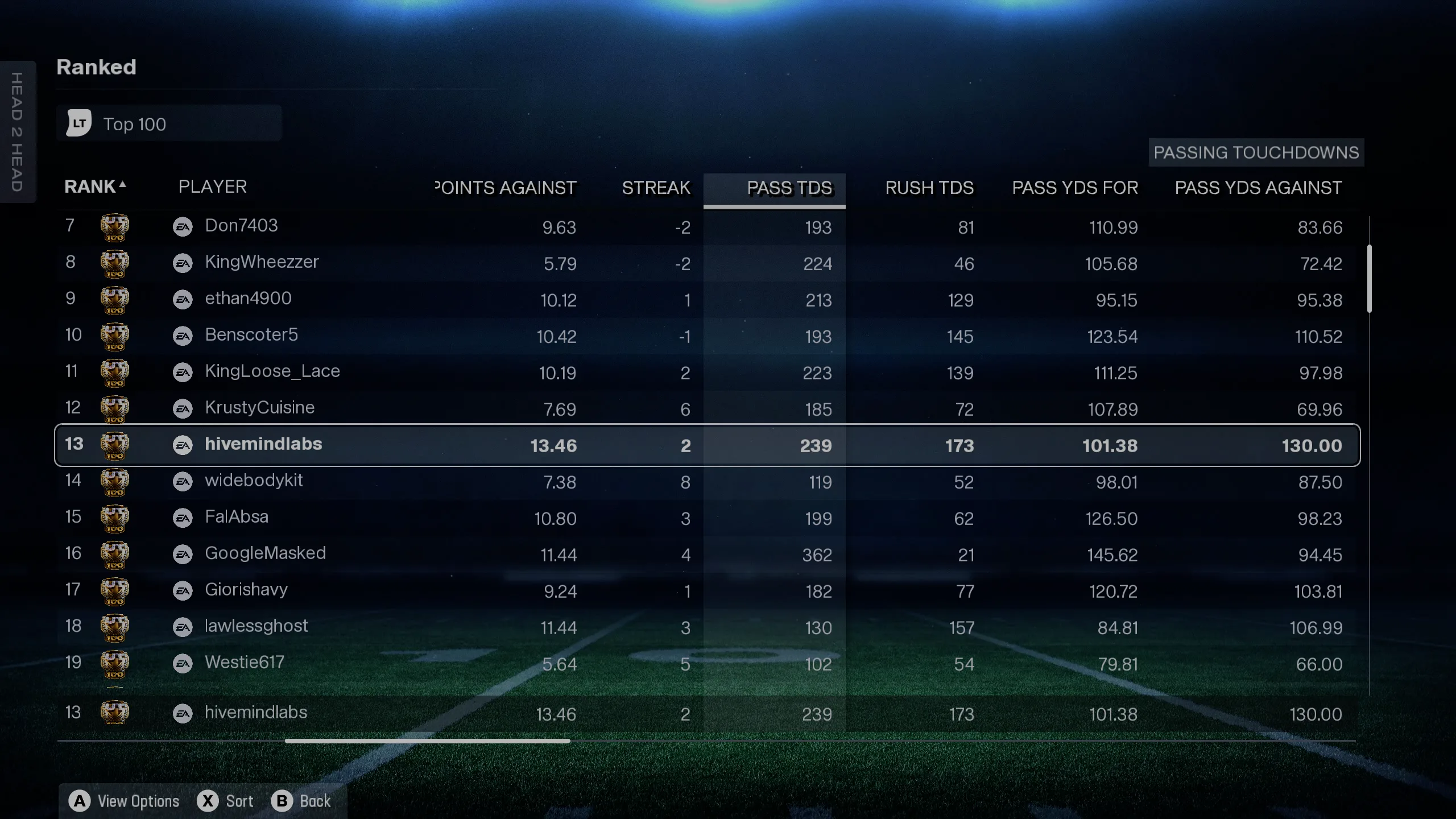Click the horizontal scroll indicator below the table
The image size is (1456, 819).
[x=427, y=741]
